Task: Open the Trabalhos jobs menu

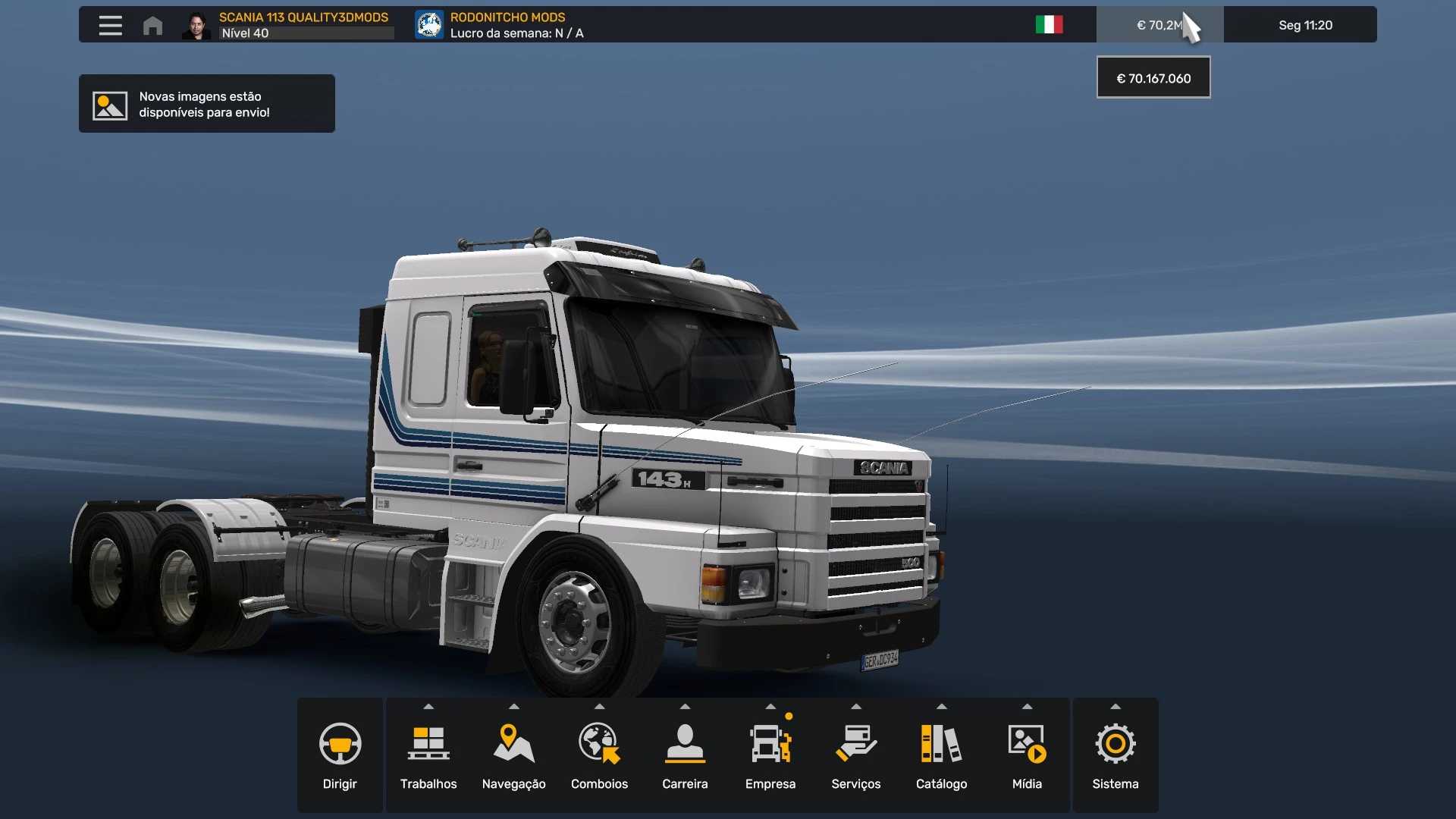Action: click(x=428, y=756)
